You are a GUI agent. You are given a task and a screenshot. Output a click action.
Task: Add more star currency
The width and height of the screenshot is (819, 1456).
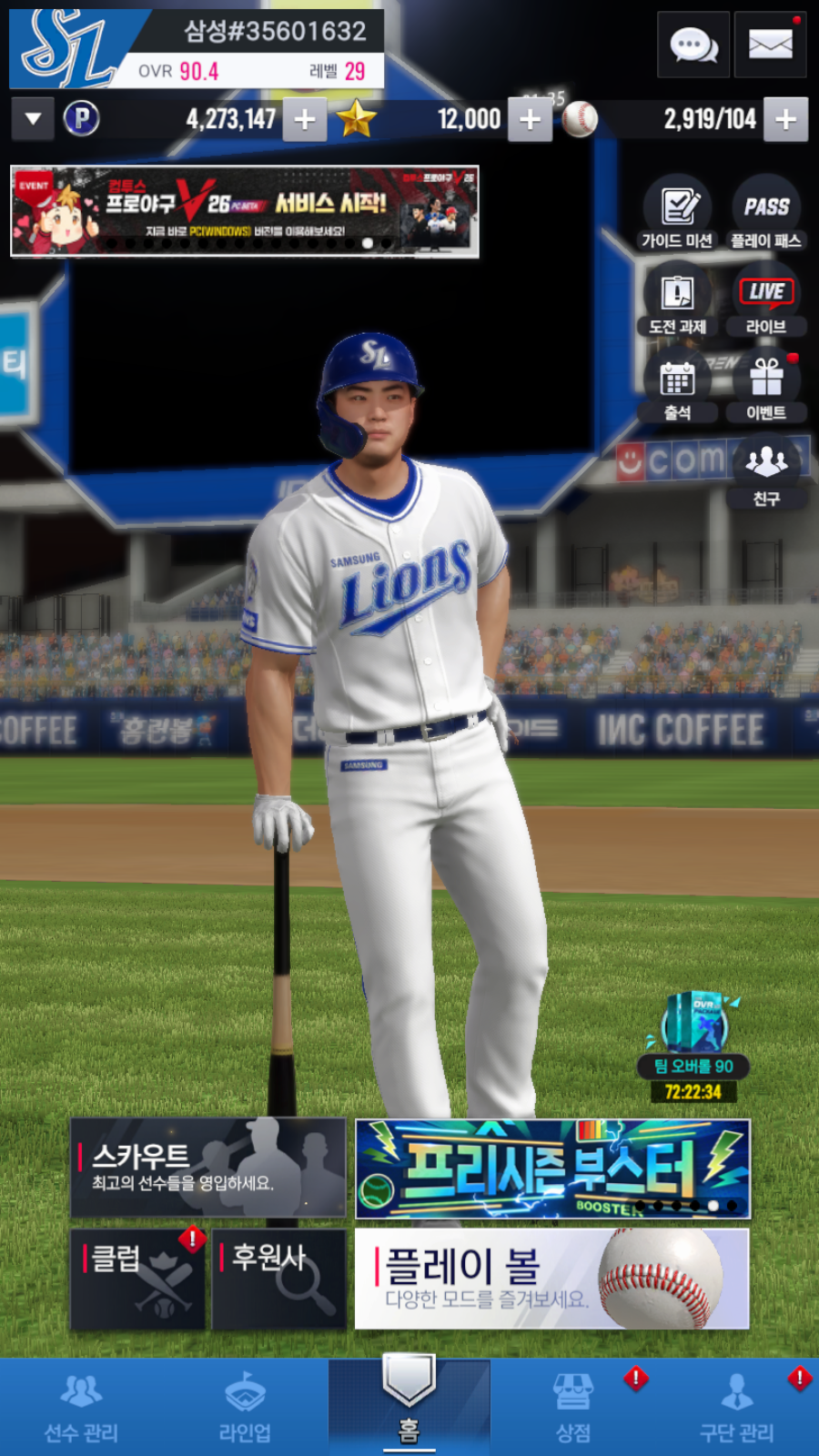click(x=530, y=119)
